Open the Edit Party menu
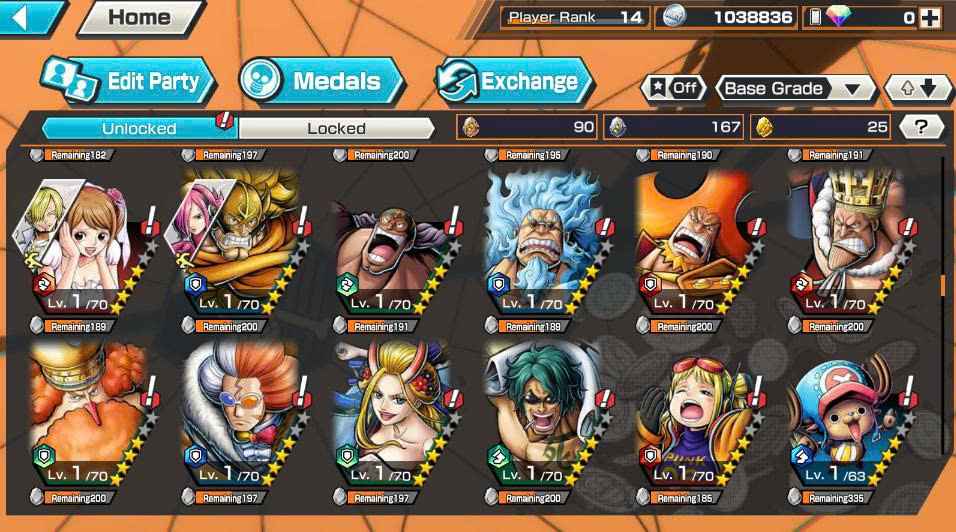Image resolution: width=956 pixels, height=532 pixels. click(x=128, y=82)
